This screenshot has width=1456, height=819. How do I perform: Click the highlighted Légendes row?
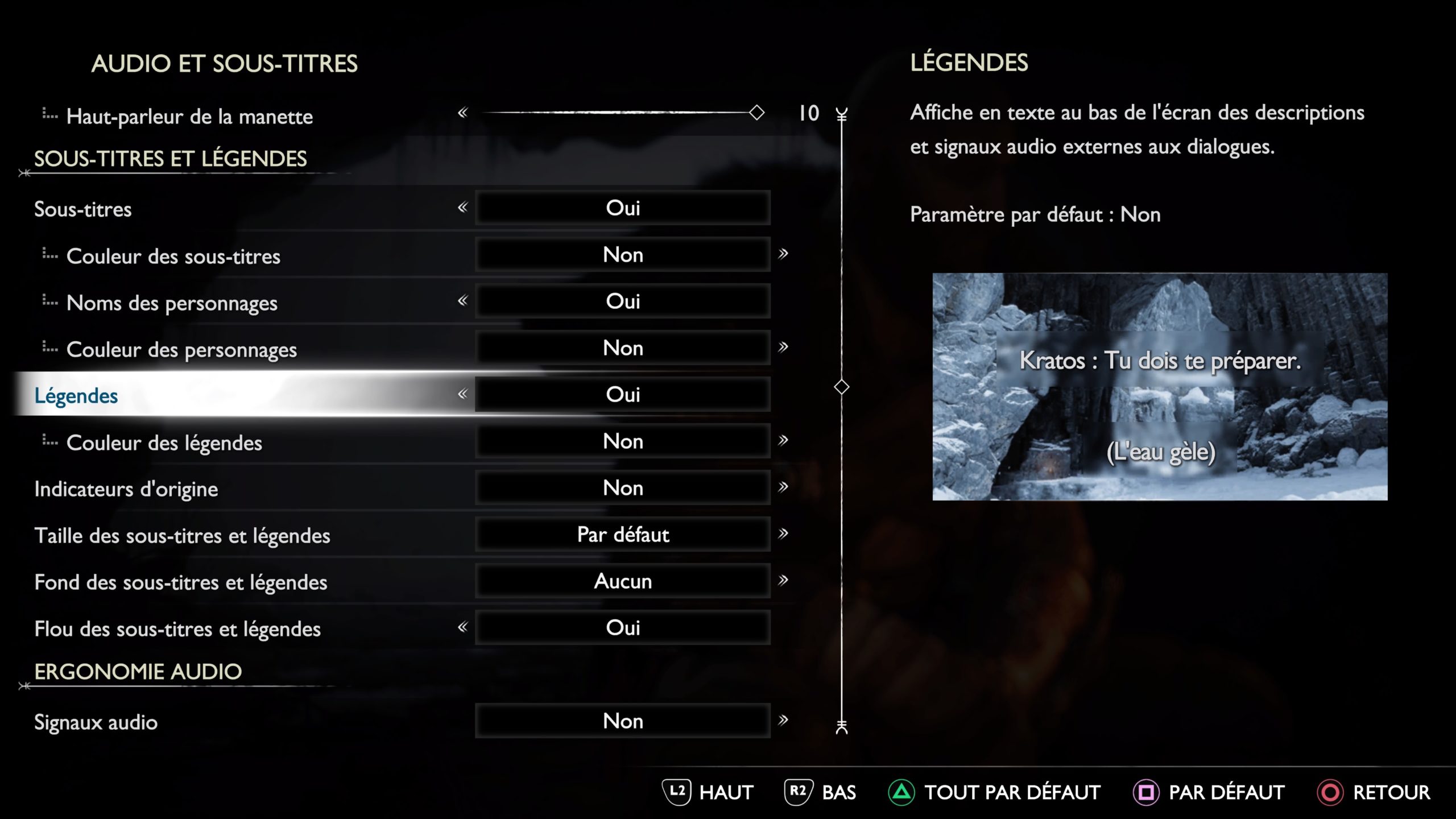coord(76,395)
